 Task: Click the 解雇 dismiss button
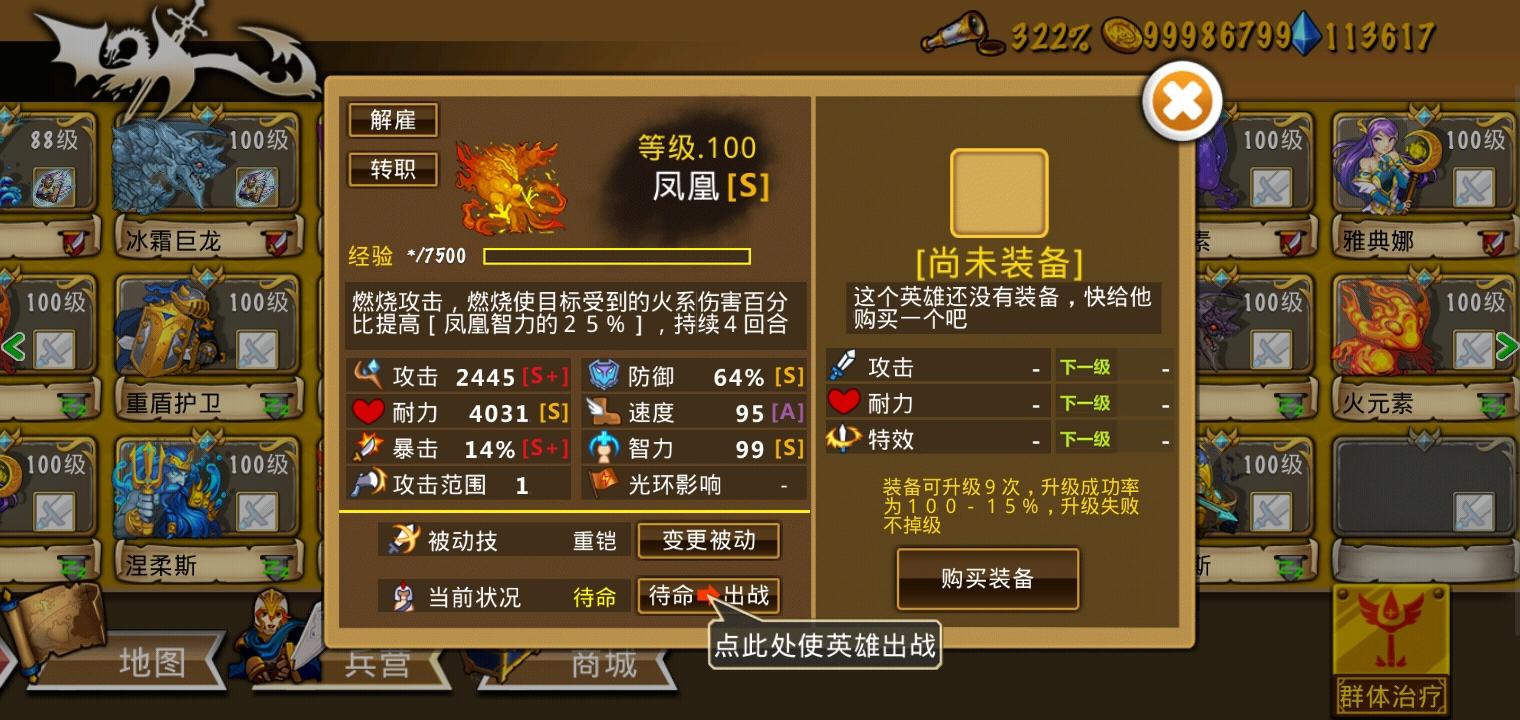[x=392, y=120]
